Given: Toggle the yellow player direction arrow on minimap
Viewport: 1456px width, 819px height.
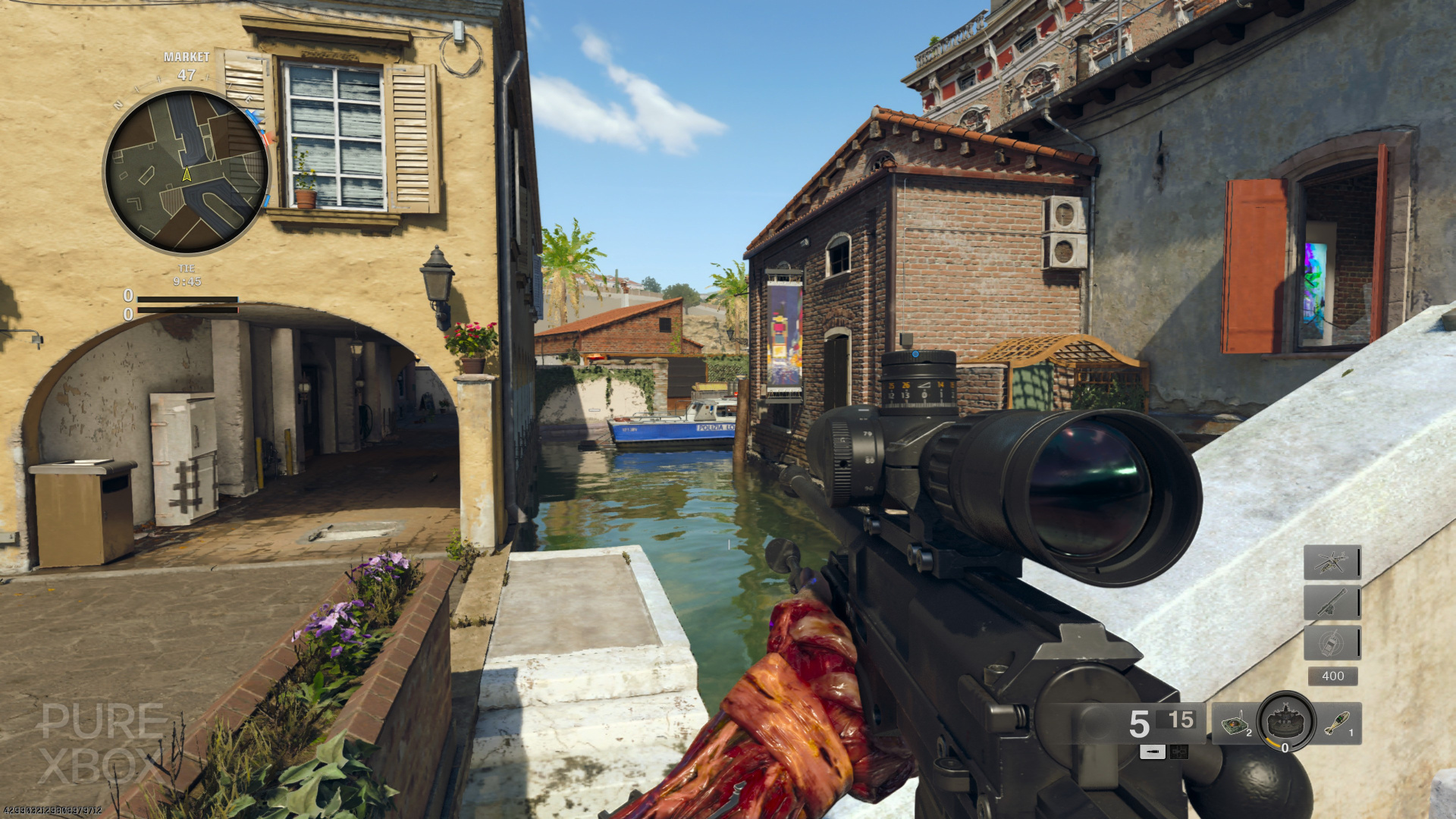Looking at the screenshot, I should [186, 174].
